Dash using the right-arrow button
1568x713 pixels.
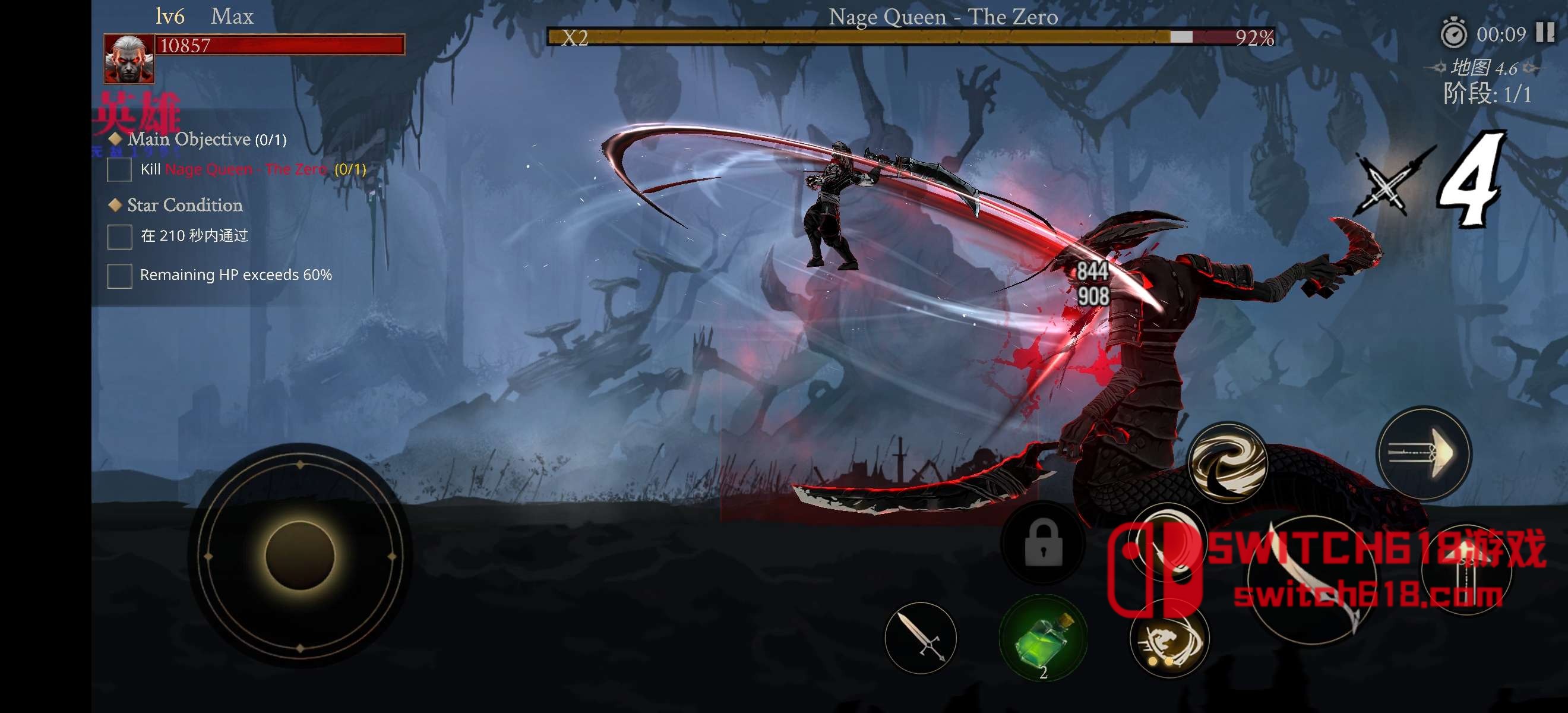click(1424, 453)
